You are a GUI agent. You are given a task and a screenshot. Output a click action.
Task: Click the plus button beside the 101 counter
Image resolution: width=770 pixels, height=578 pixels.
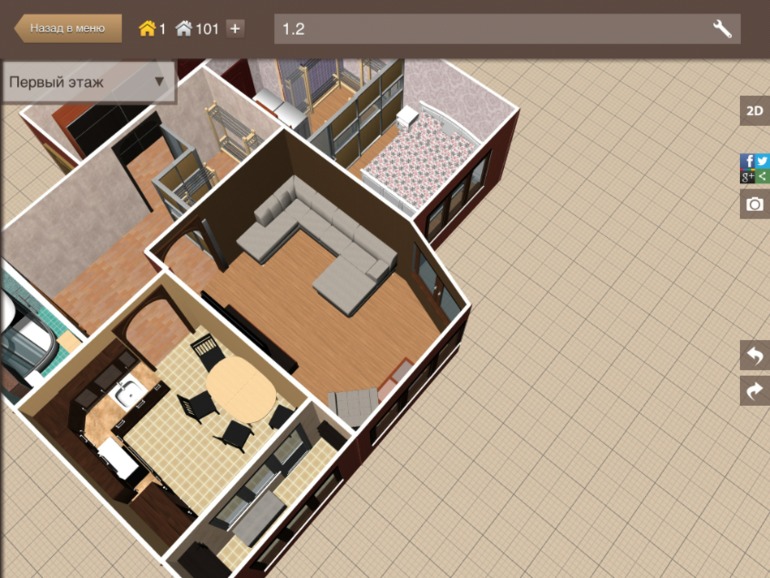[x=235, y=28]
